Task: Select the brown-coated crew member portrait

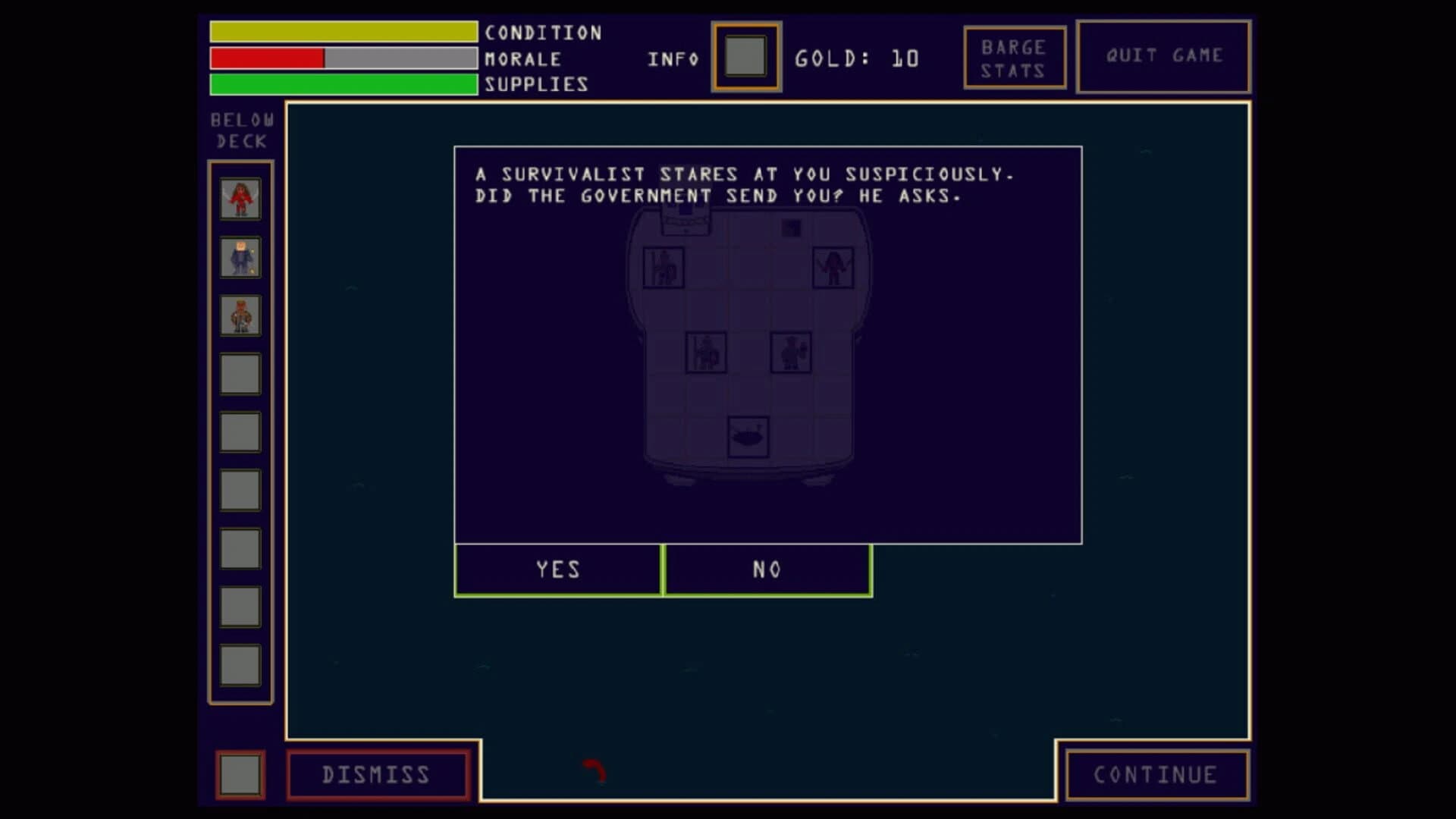Action: 239,315
